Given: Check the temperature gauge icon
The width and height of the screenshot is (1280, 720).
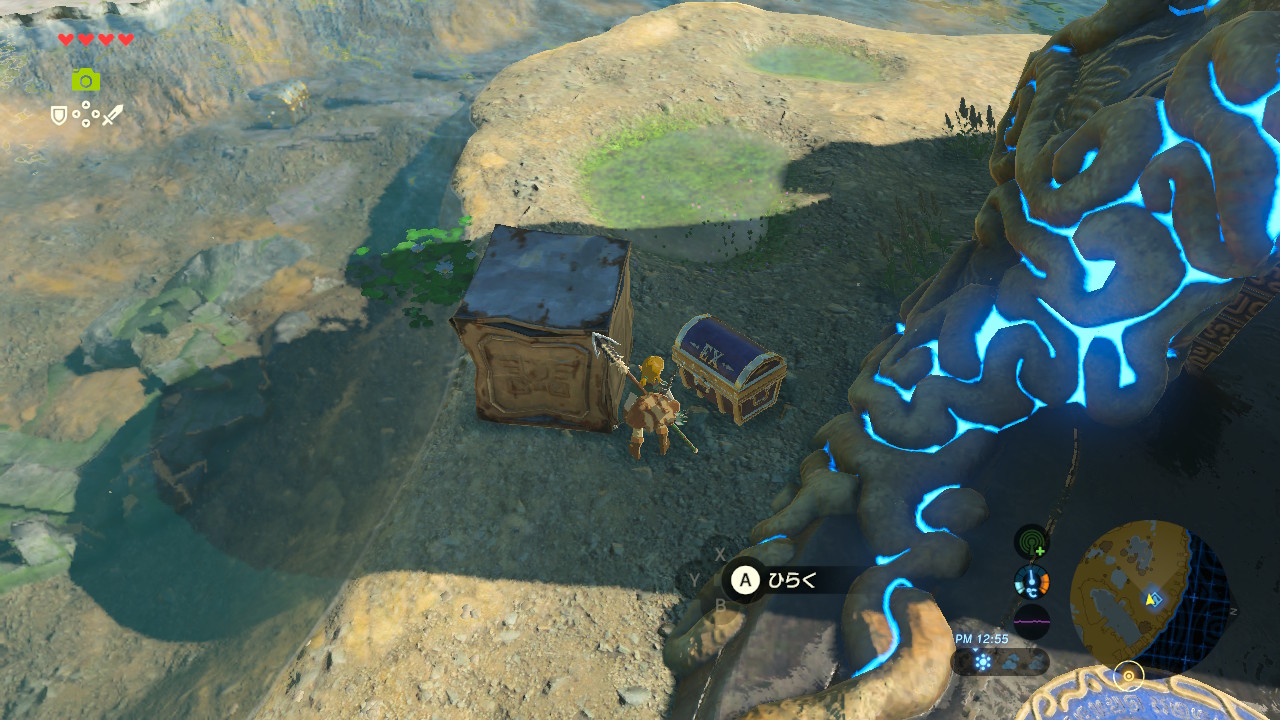Looking at the screenshot, I should point(1032,581).
